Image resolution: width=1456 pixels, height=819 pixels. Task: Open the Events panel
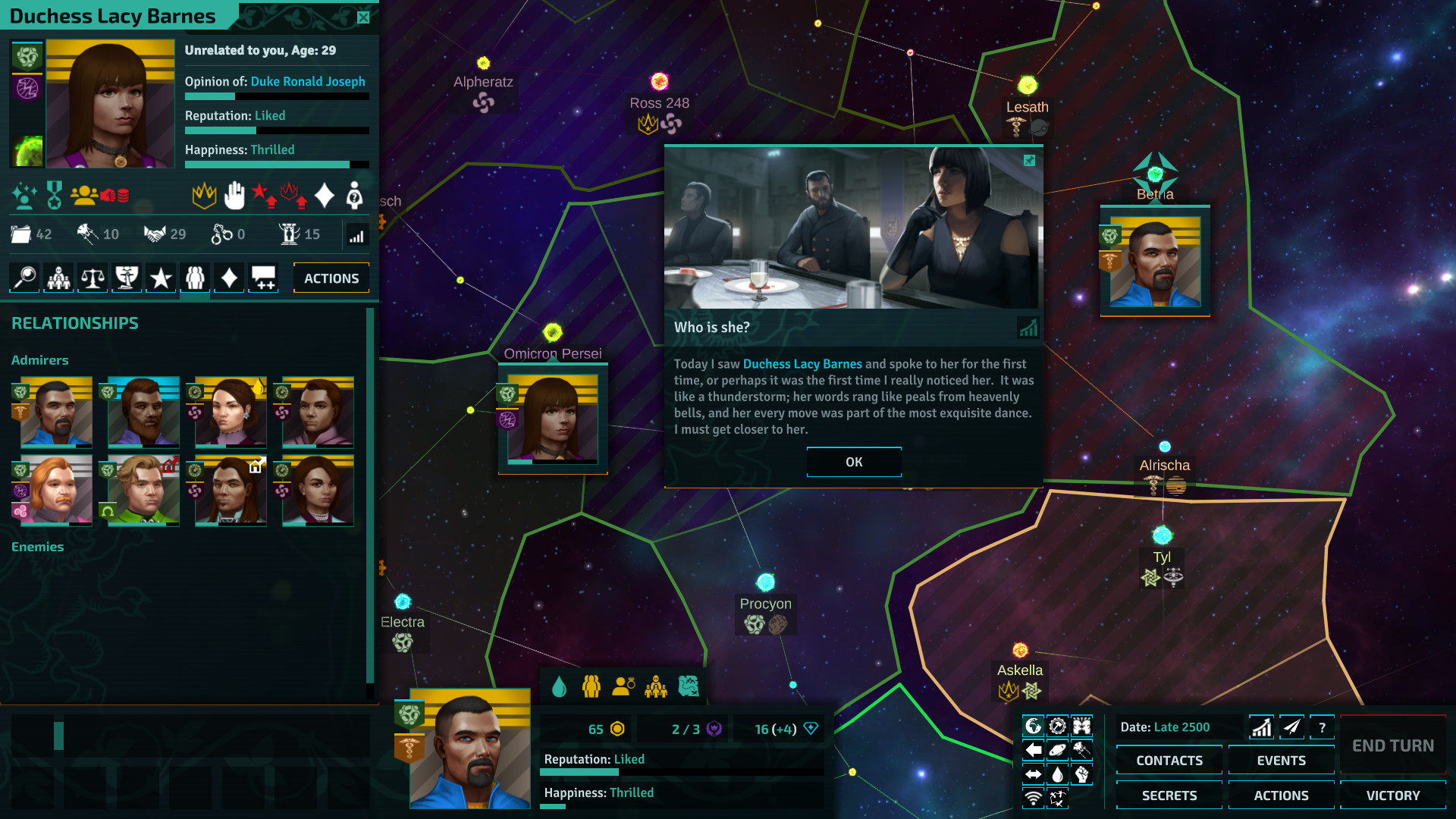(1281, 760)
